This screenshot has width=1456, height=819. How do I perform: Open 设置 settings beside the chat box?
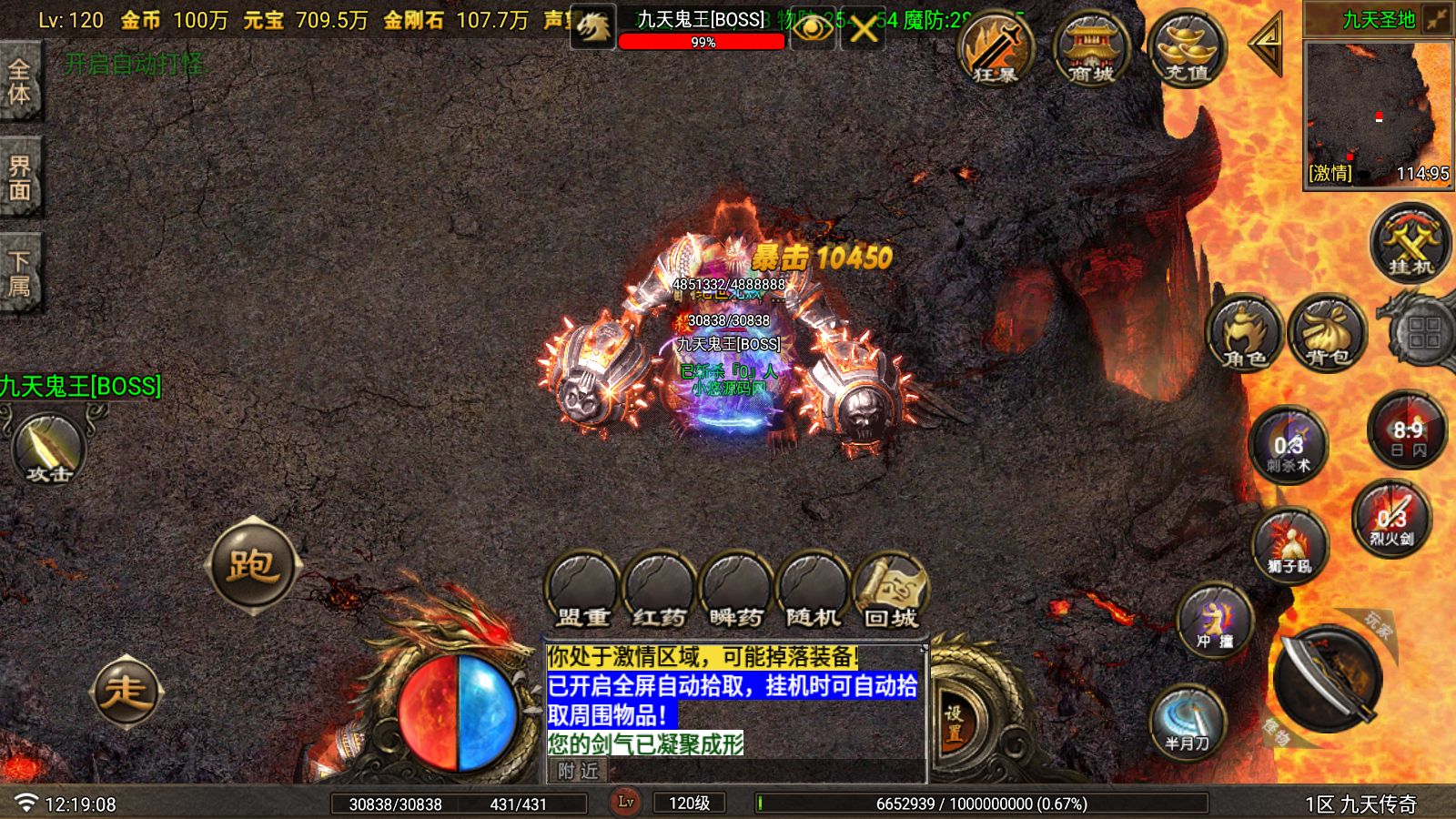click(x=954, y=723)
